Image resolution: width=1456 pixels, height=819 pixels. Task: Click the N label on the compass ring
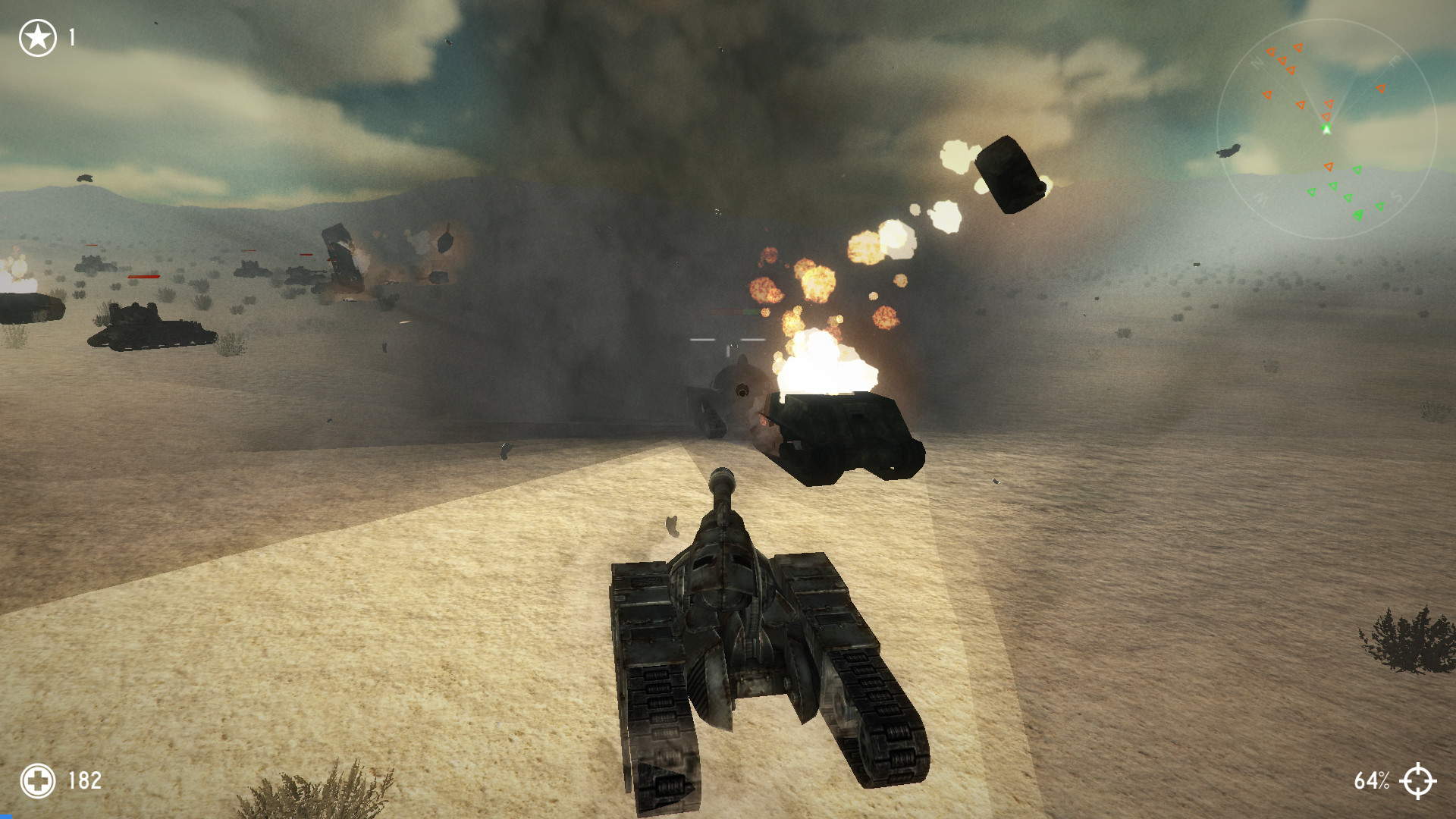[1258, 62]
